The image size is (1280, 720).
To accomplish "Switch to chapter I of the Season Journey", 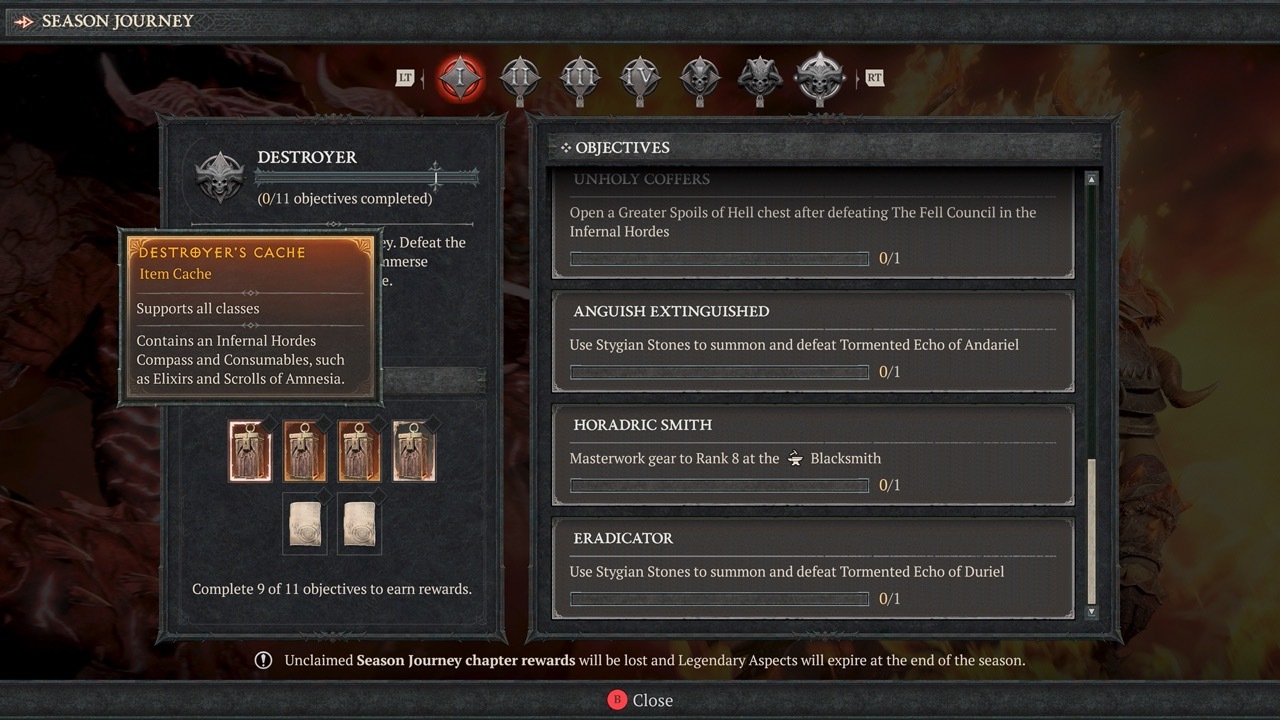I will (x=461, y=78).
